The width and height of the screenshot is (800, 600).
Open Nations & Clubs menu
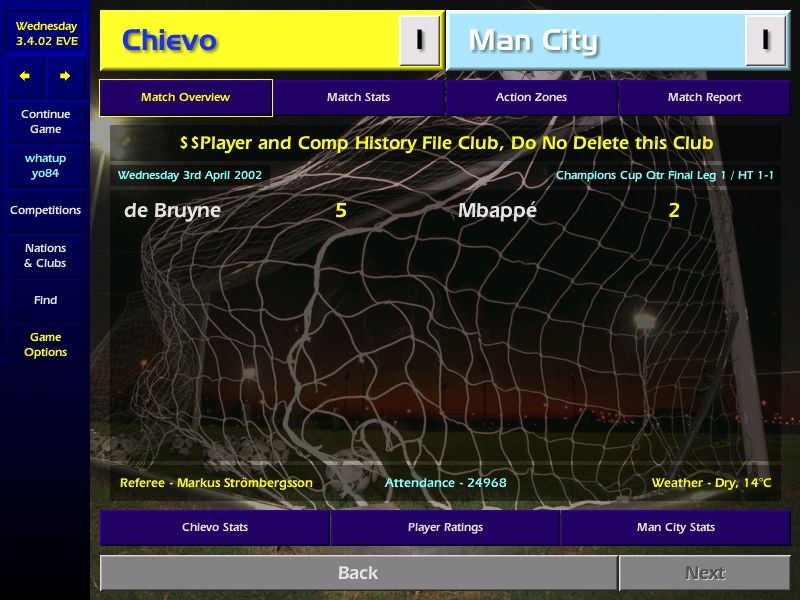pyautogui.click(x=45, y=256)
